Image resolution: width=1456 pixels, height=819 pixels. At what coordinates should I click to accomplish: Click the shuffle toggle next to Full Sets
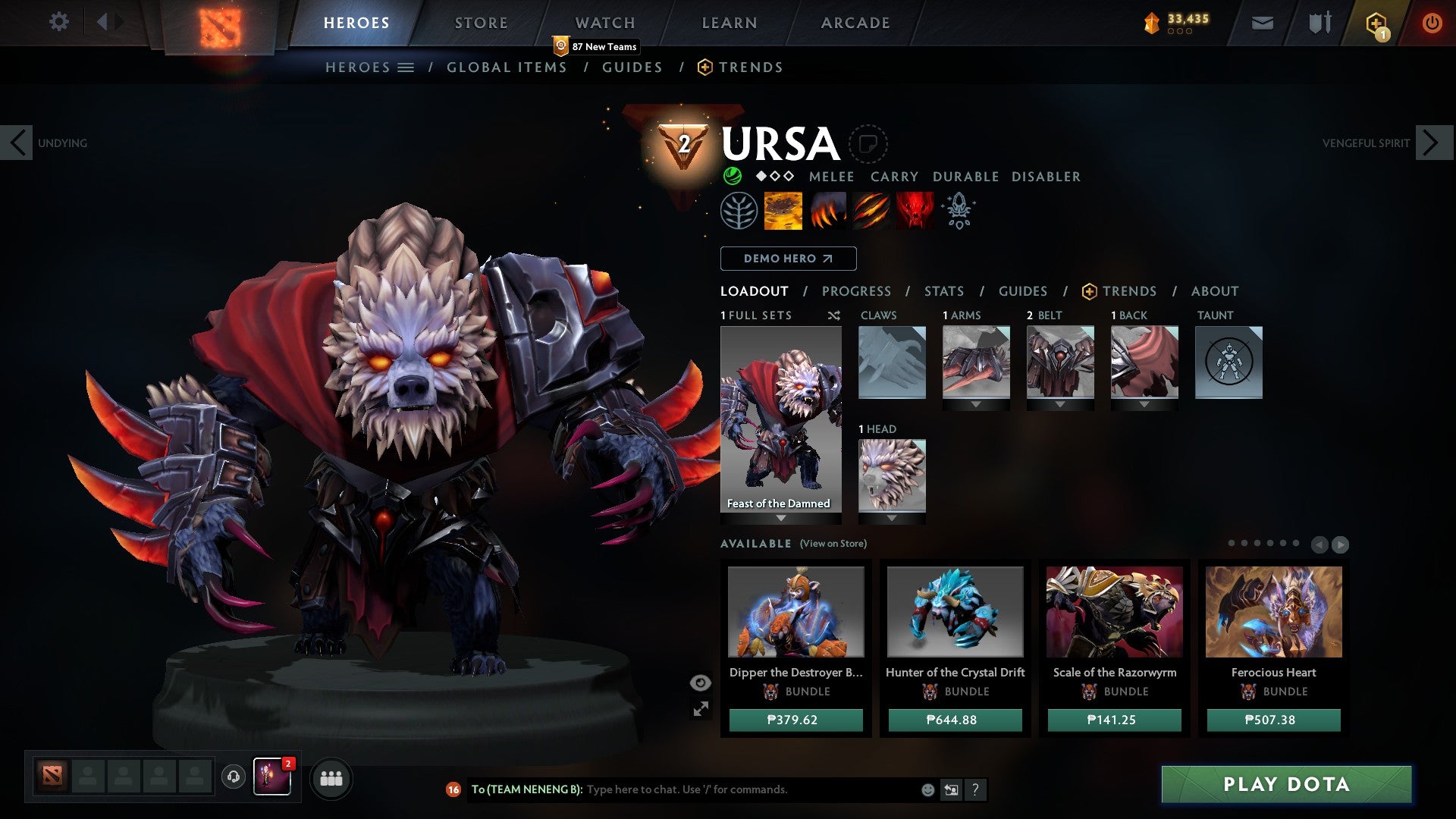coord(834,315)
